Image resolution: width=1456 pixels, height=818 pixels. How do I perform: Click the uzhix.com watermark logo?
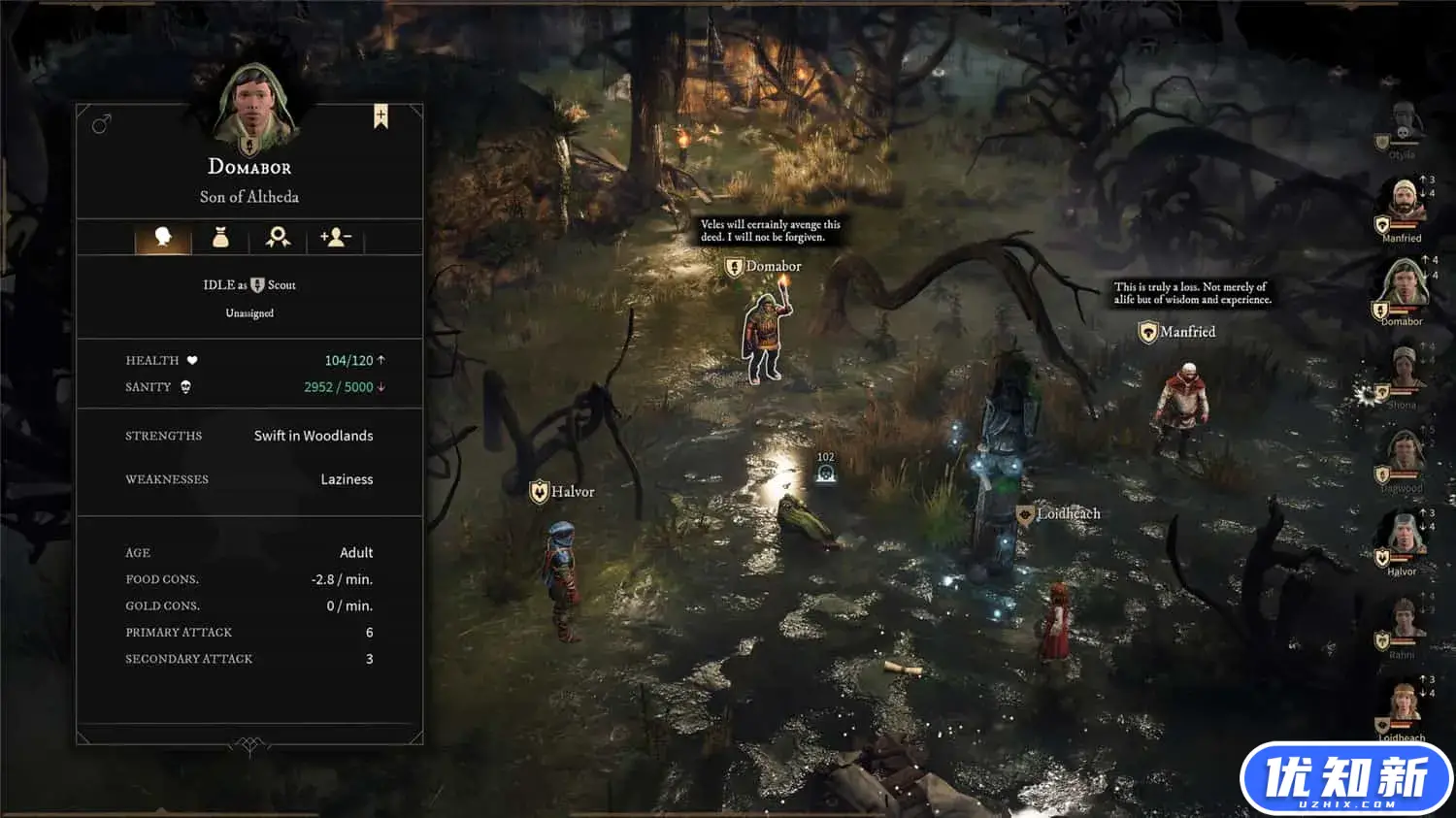point(1345,779)
